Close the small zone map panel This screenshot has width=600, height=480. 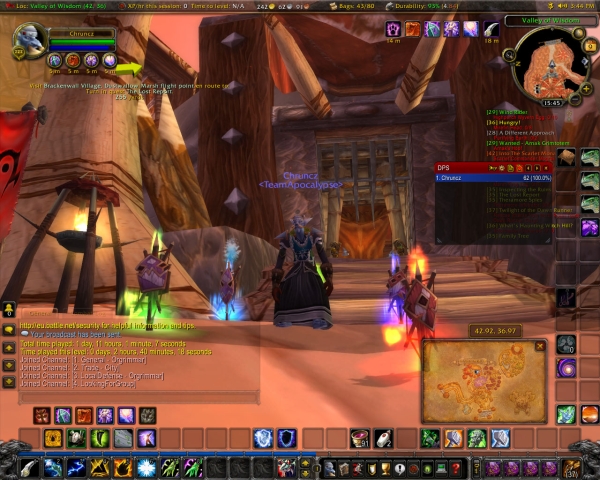pos(540,346)
